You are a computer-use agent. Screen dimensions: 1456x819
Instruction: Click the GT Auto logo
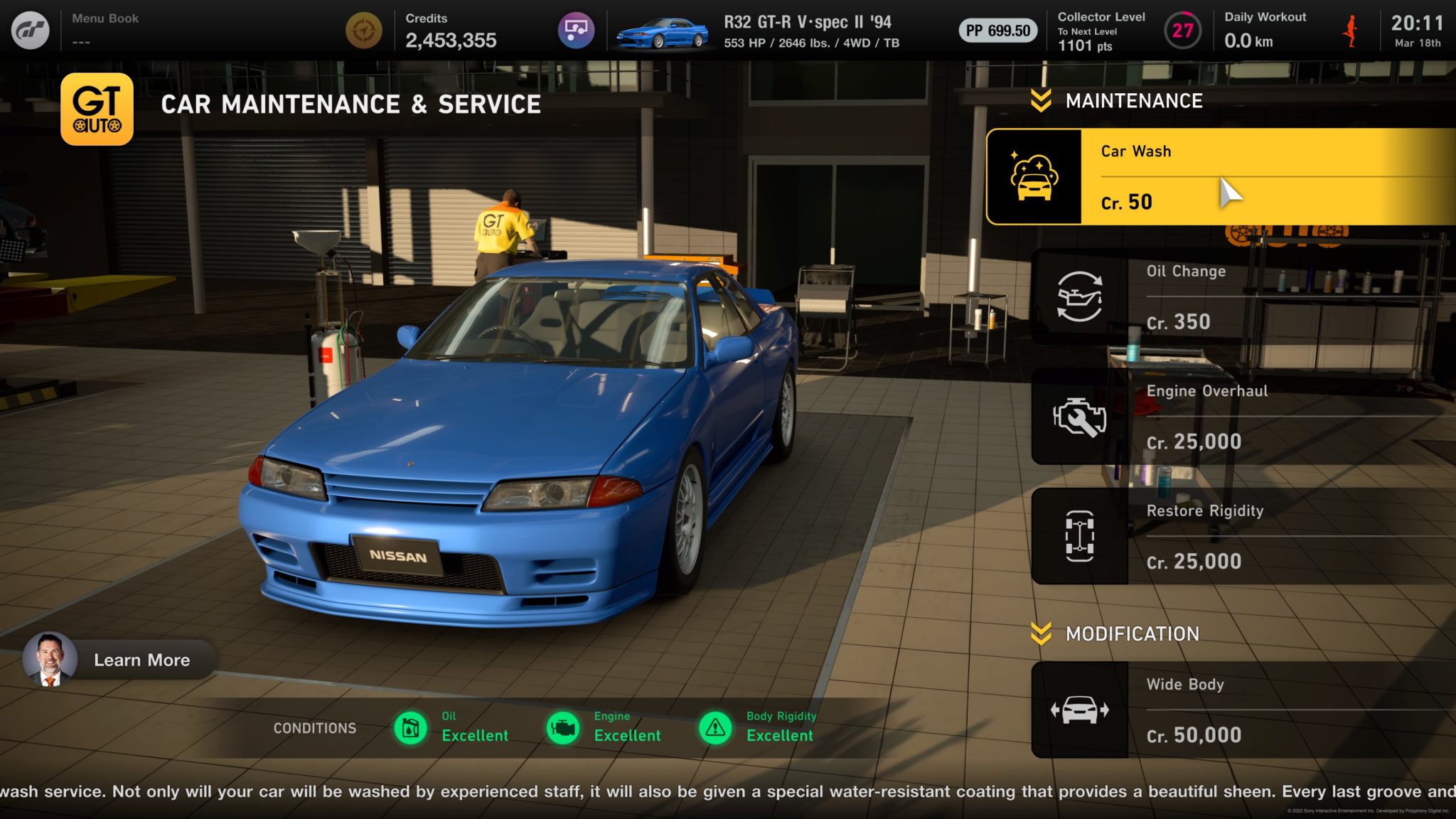[97, 109]
